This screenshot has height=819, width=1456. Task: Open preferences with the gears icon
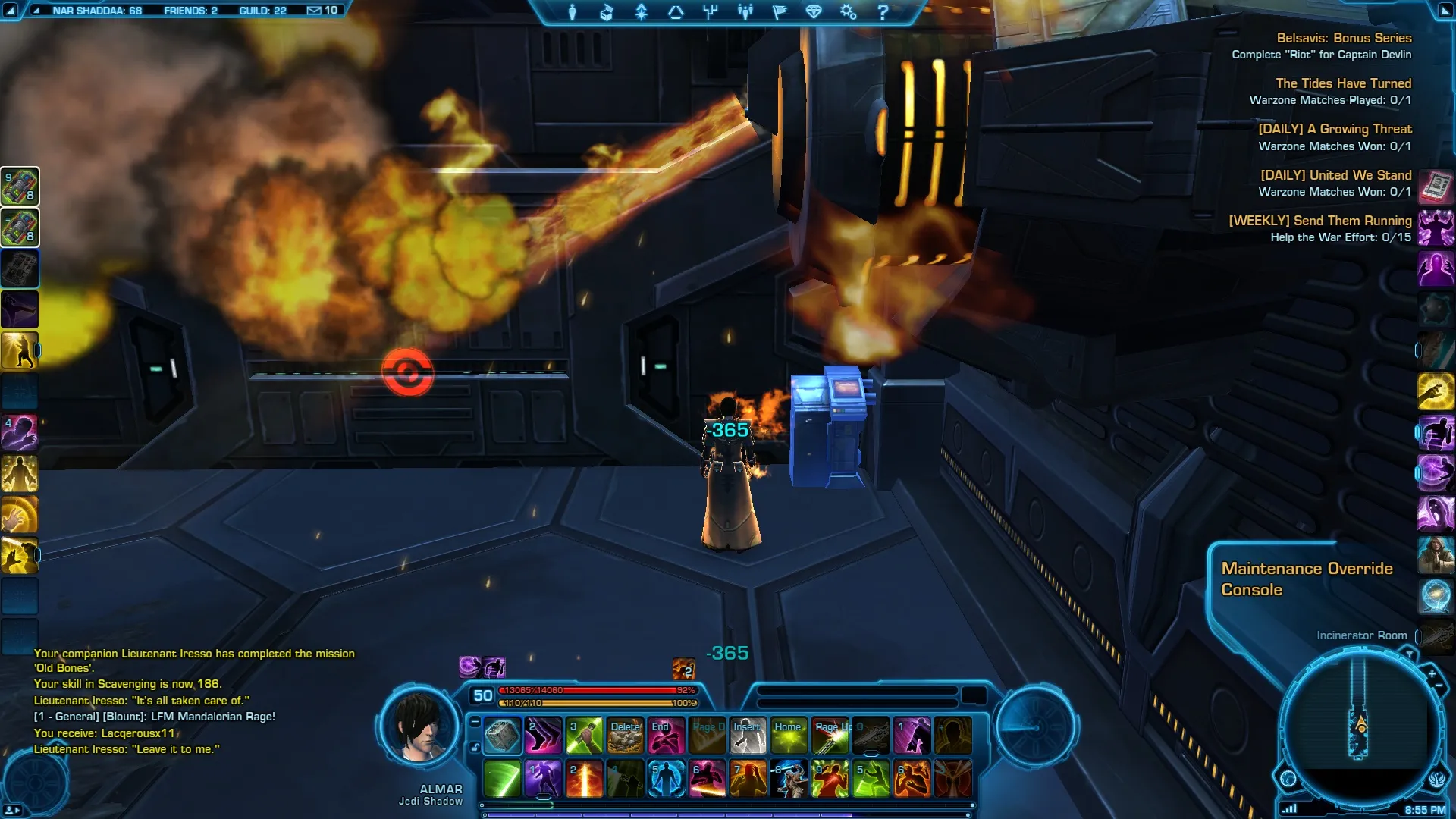click(x=848, y=12)
